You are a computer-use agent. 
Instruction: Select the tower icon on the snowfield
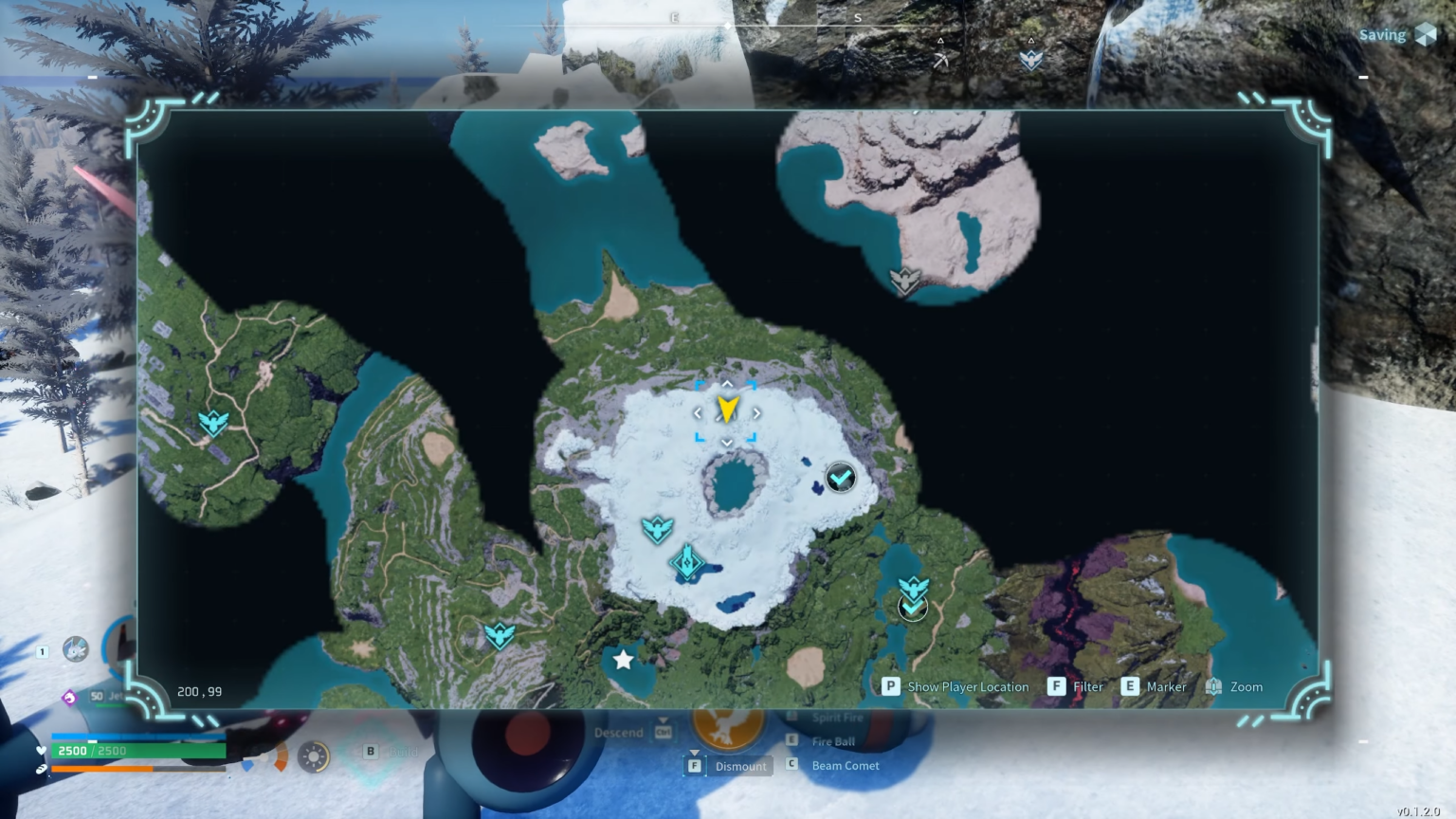coord(689,561)
